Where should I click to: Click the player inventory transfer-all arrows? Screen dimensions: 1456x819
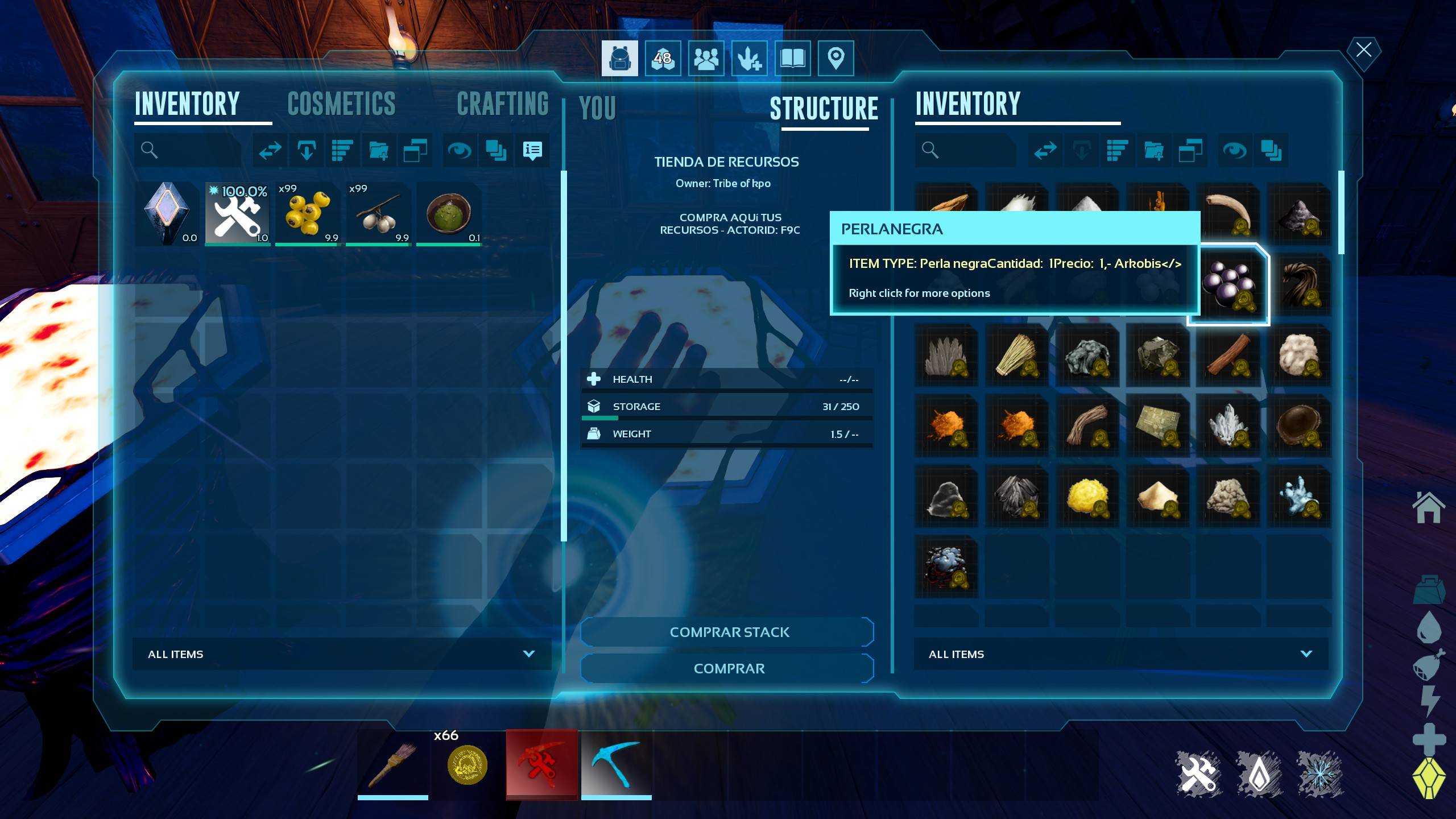(270, 151)
